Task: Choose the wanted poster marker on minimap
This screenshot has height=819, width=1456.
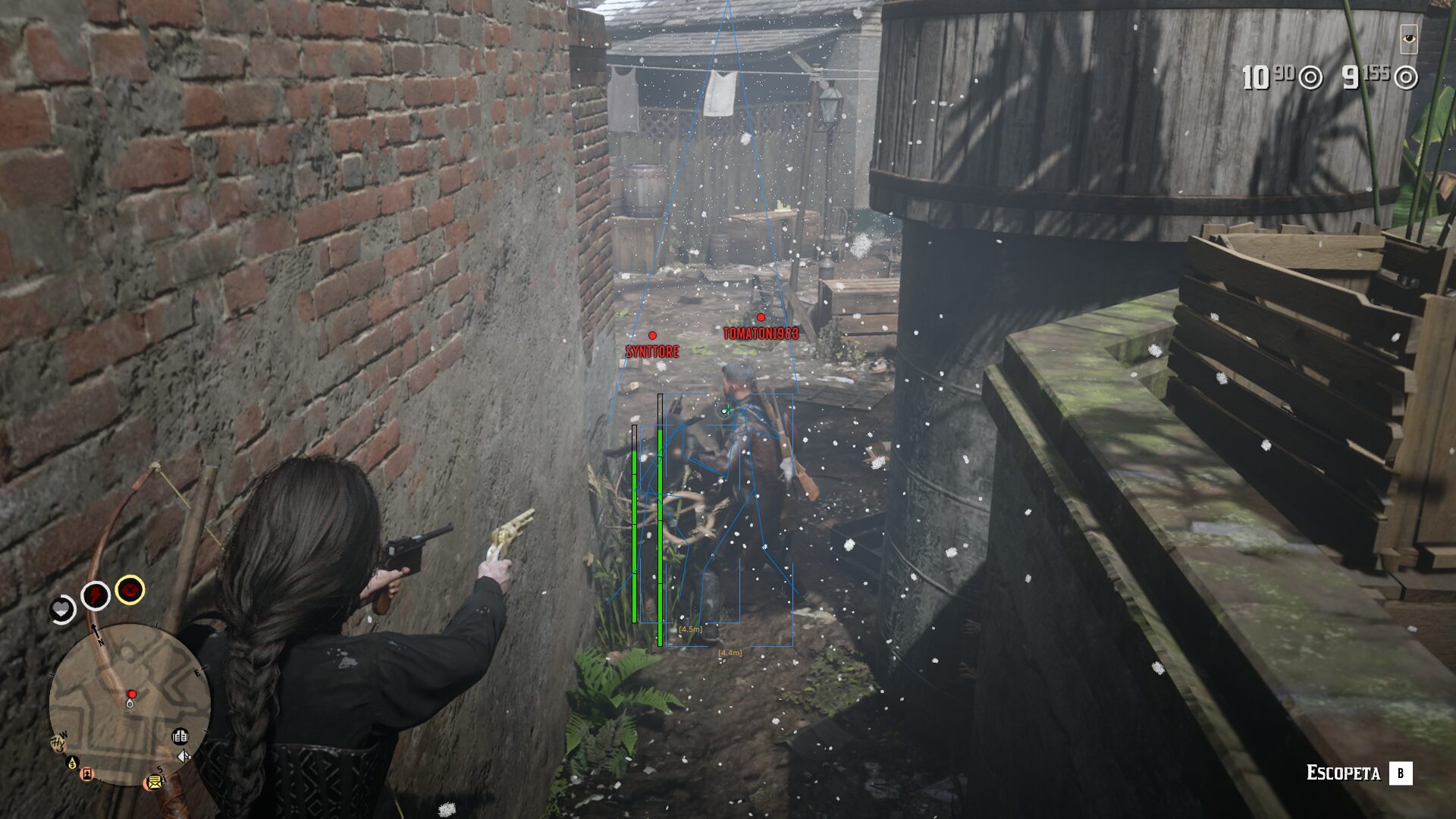Action: (88, 774)
